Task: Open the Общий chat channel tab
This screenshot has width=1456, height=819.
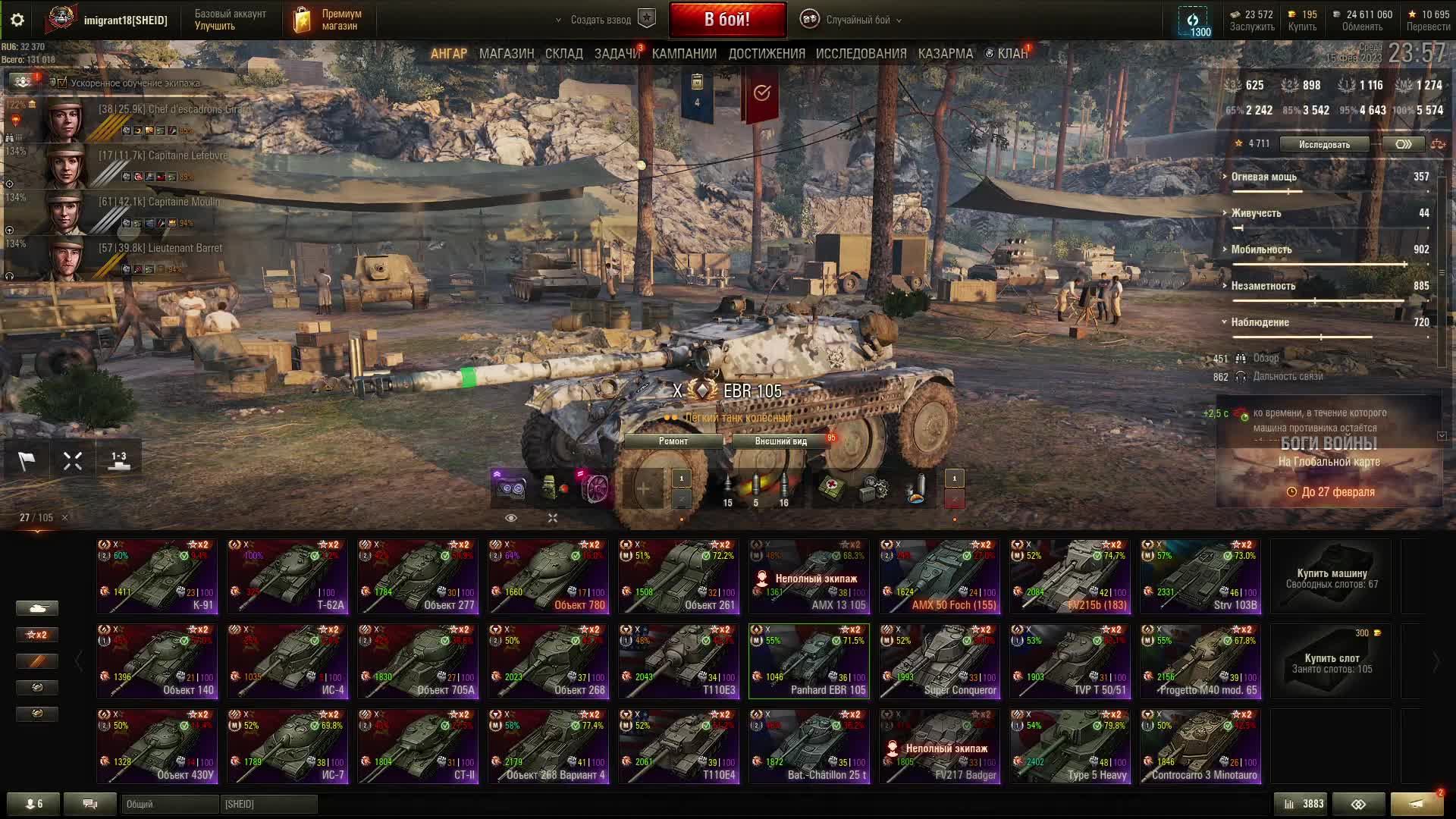Action: 169,804
